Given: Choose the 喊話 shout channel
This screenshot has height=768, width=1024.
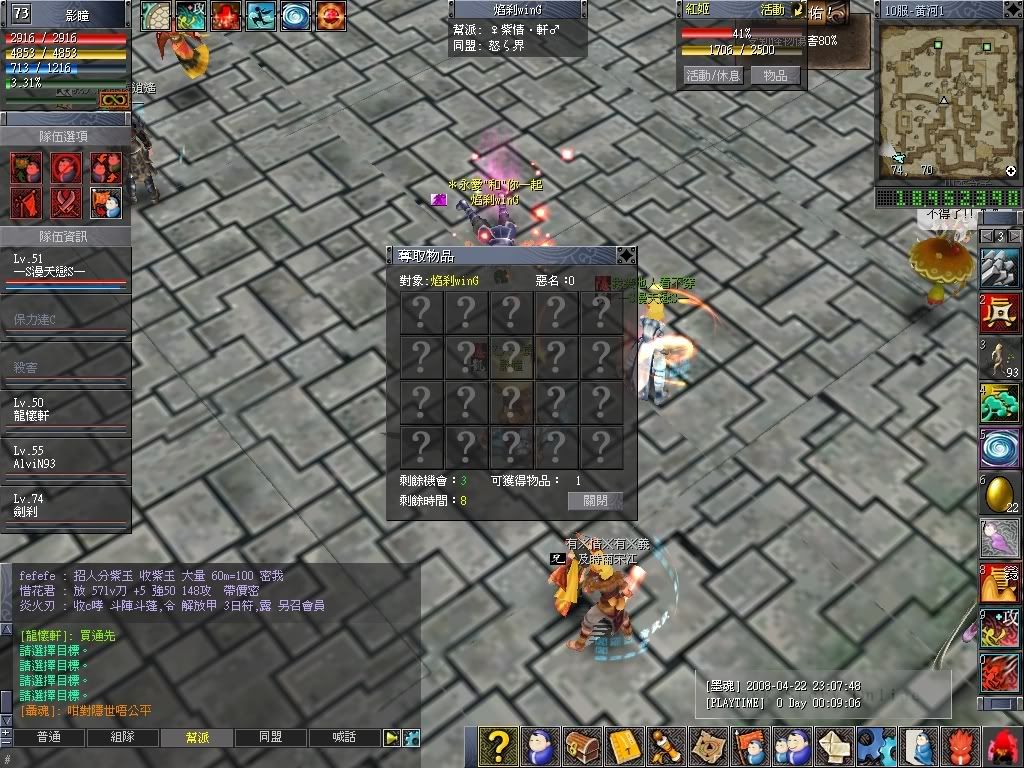Looking at the screenshot, I should (x=345, y=738).
